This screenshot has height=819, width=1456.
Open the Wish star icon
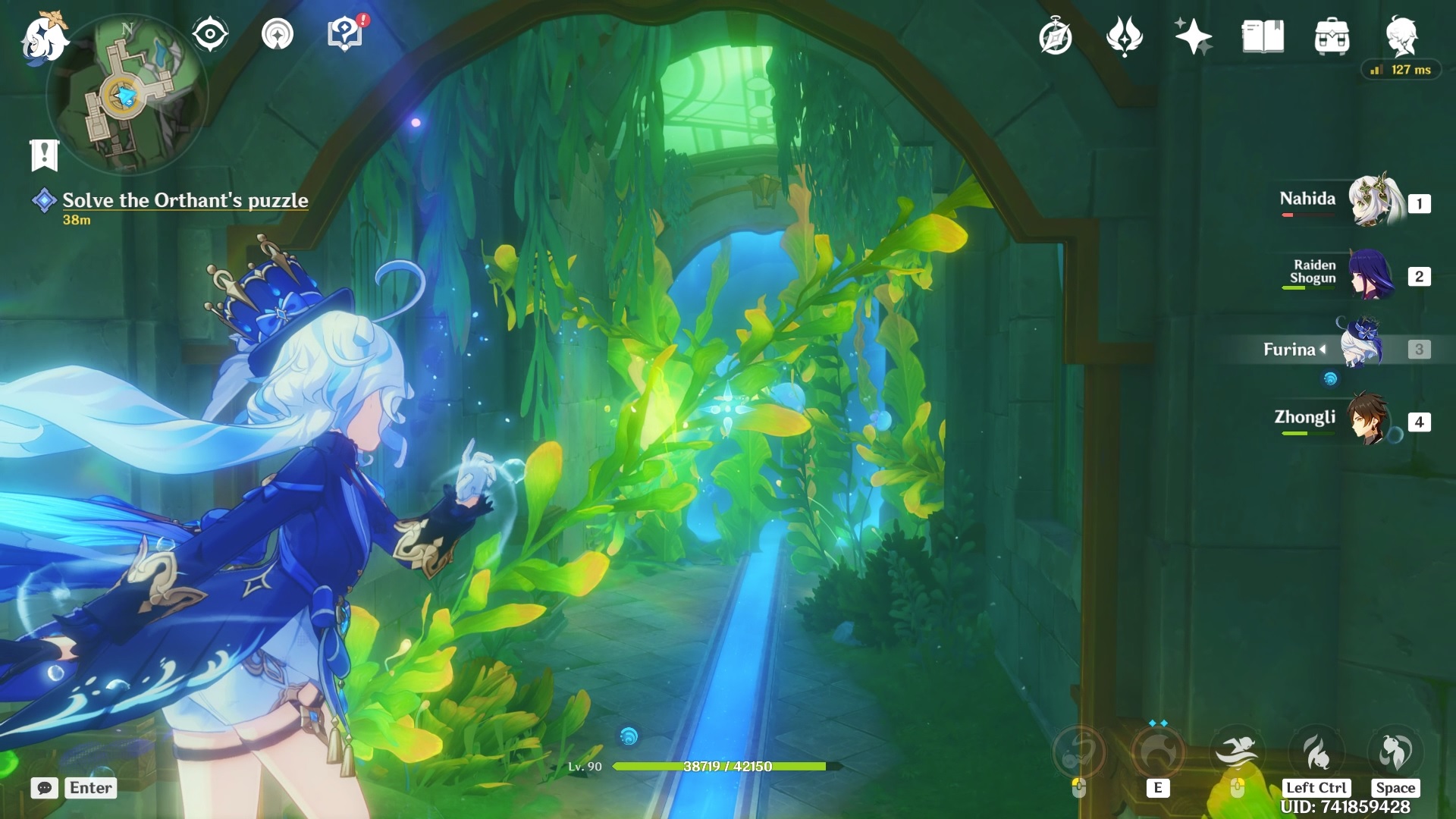click(x=1192, y=36)
